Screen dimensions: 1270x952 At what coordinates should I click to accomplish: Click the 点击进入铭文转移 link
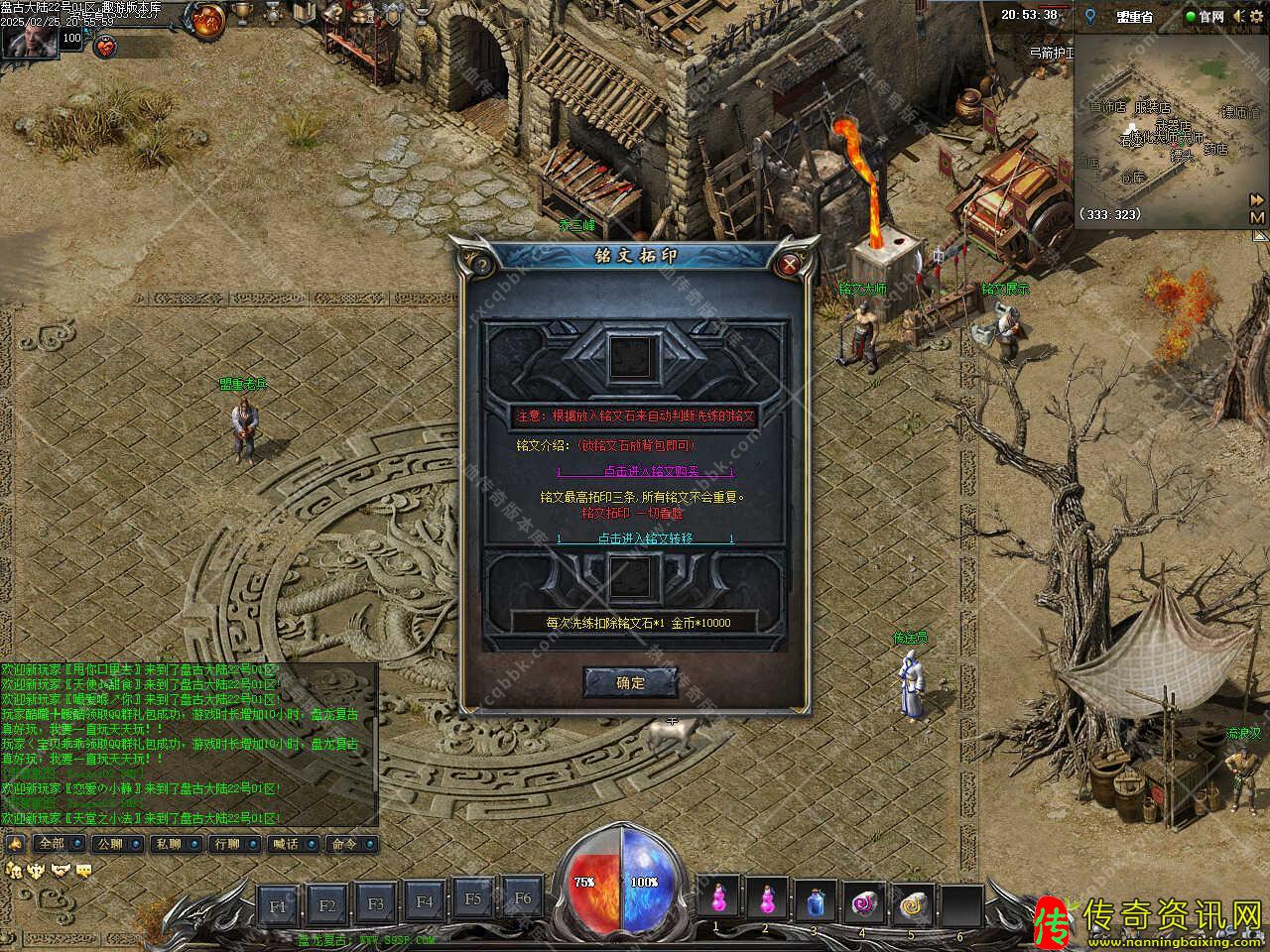click(x=645, y=538)
